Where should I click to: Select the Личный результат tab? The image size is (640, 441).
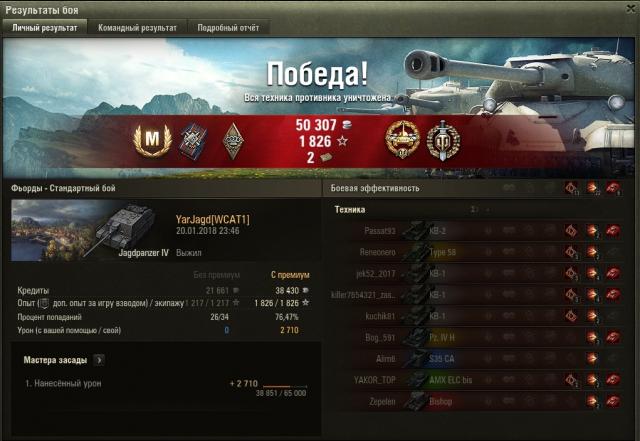[44, 28]
